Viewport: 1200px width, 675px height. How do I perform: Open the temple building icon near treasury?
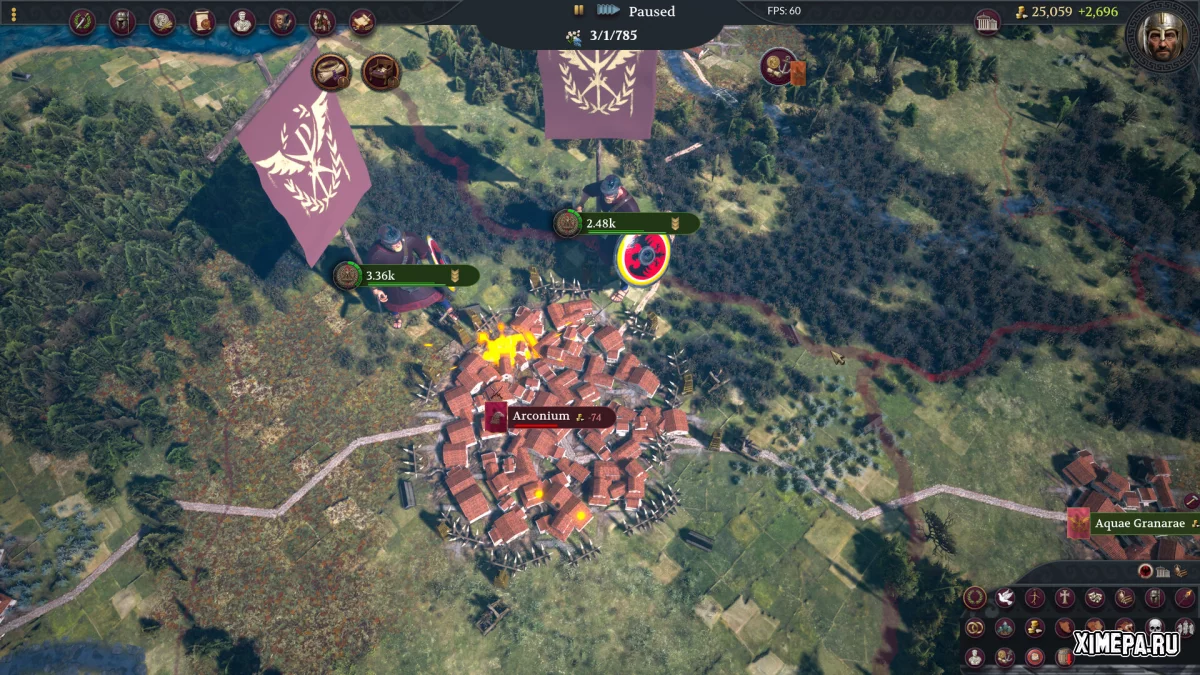[x=987, y=22]
